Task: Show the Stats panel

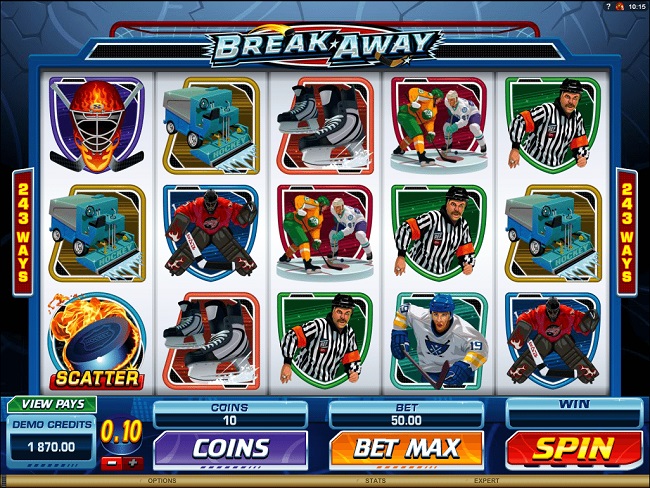Action: pyautogui.click(x=375, y=481)
